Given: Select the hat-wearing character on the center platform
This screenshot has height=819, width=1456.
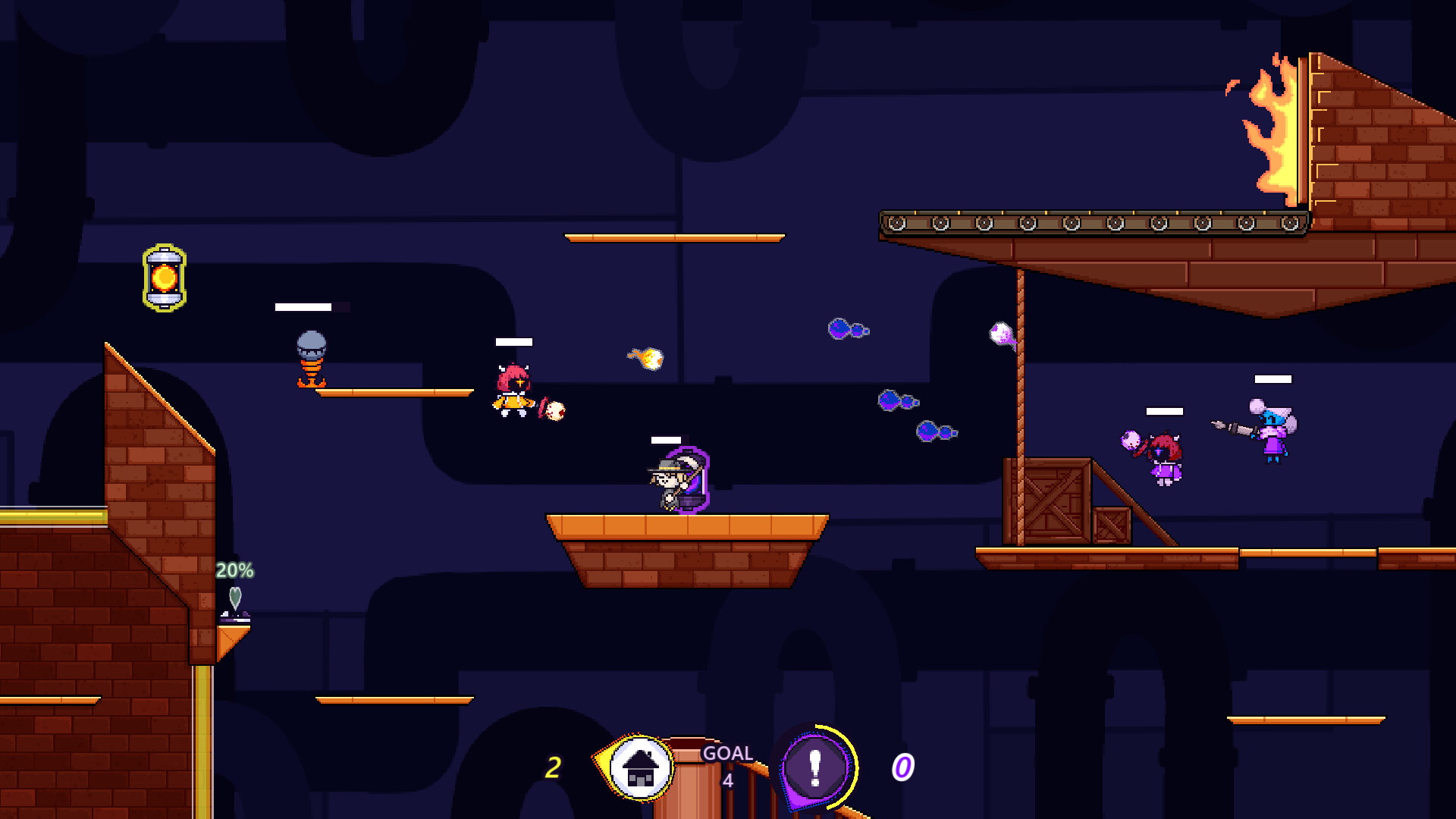Looking at the screenshot, I should [675, 482].
